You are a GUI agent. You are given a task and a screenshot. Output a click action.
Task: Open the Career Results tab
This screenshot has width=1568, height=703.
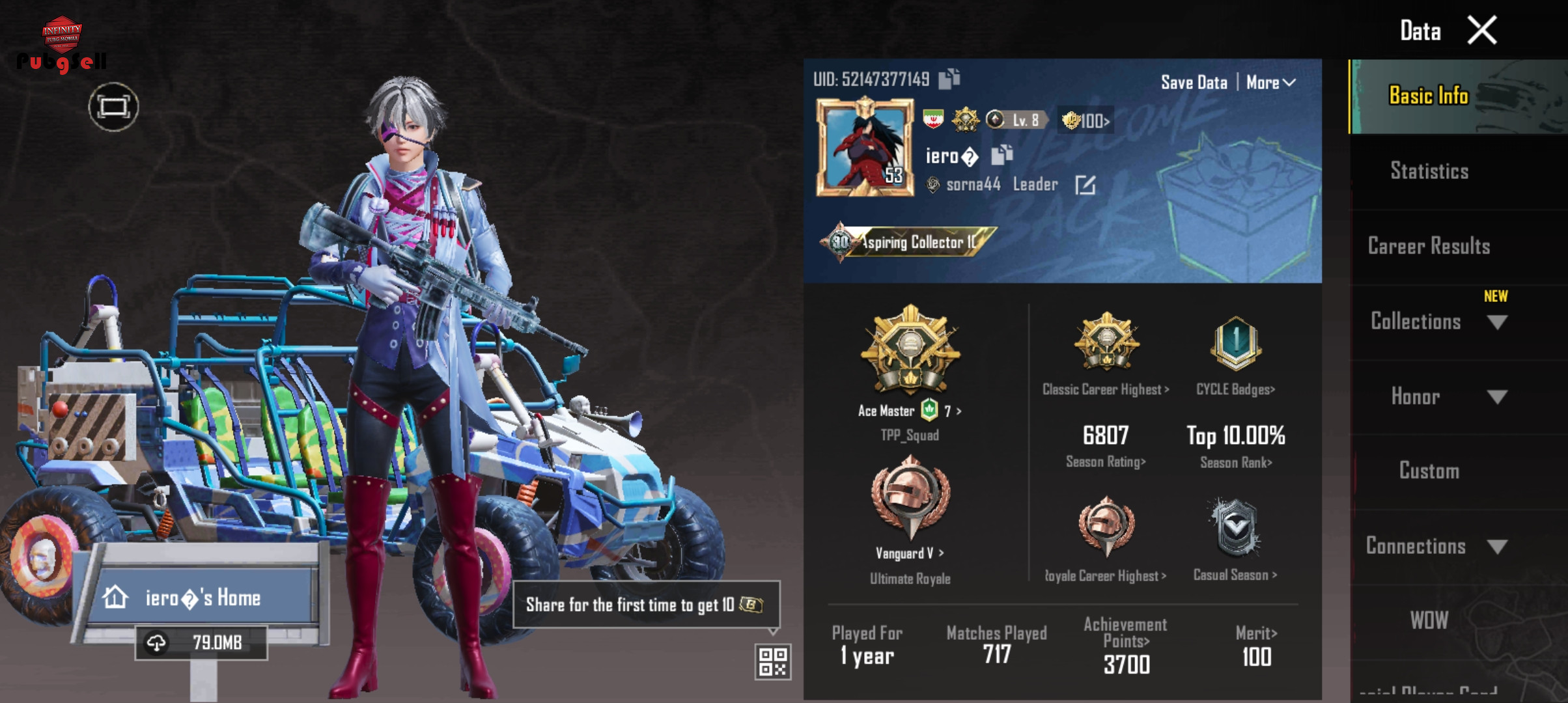click(1429, 246)
